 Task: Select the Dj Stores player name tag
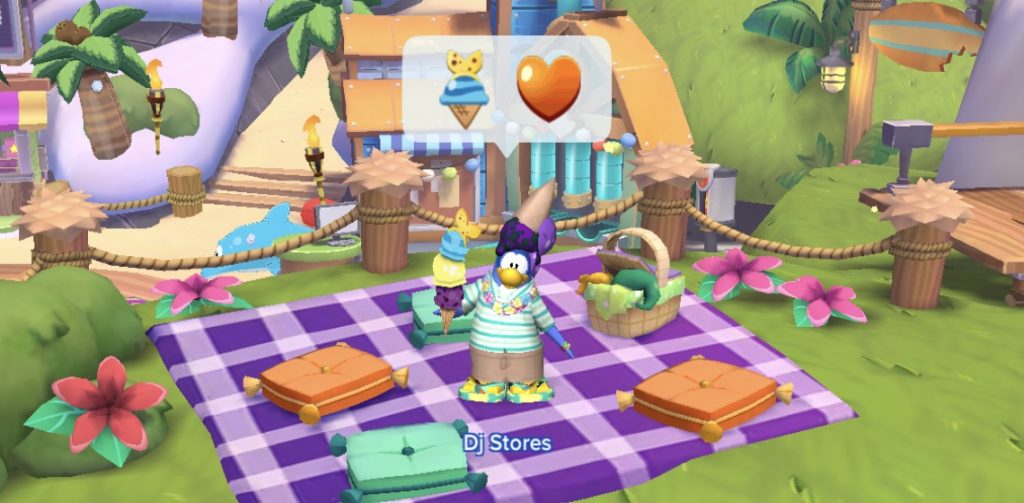tap(507, 440)
